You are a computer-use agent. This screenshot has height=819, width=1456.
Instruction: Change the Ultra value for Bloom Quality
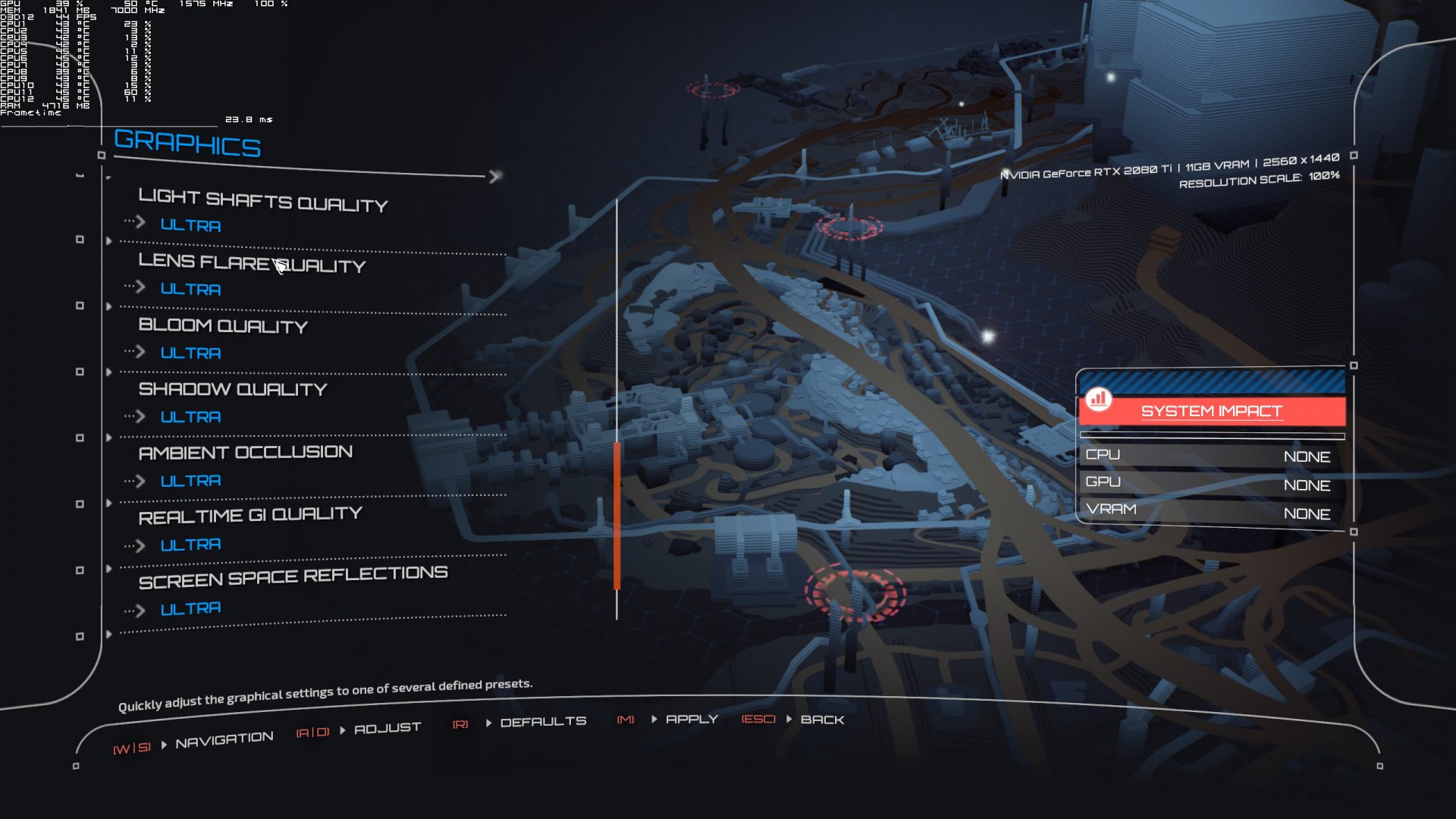pos(190,353)
